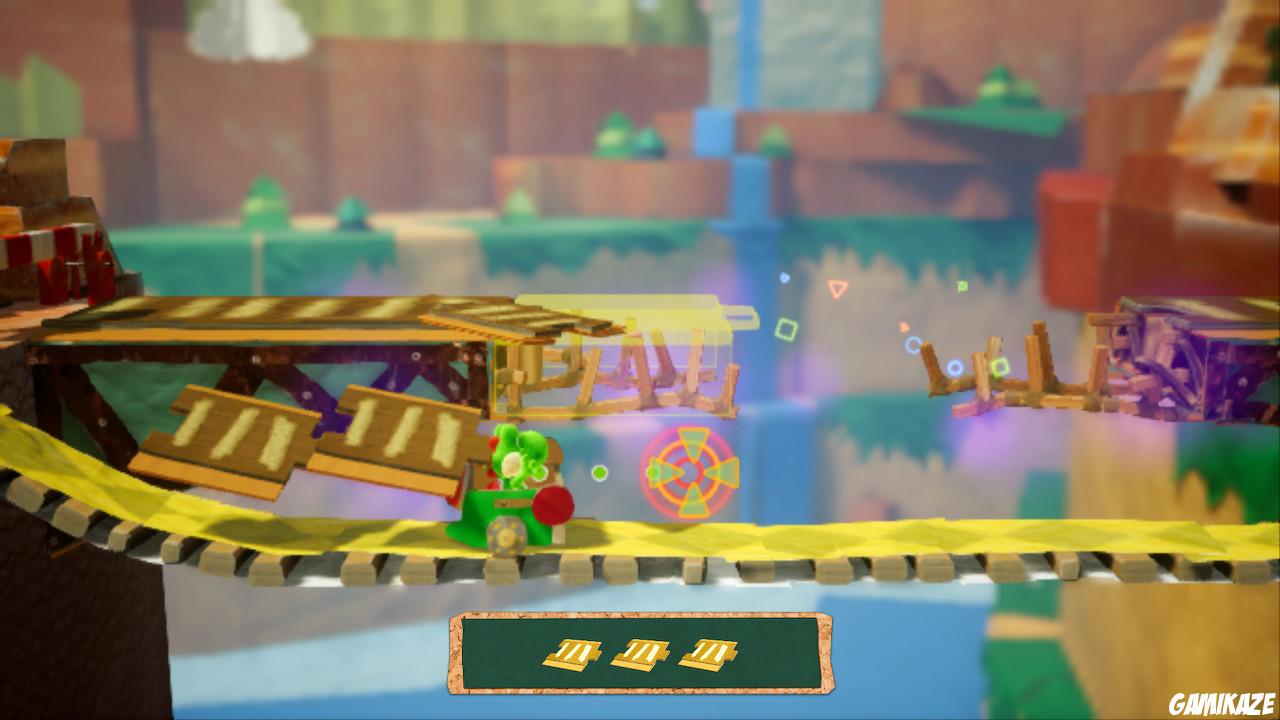The height and width of the screenshot is (720, 1280).
Task: Select the first track piece icon in the HUD panel
Action: pos(570,653)
